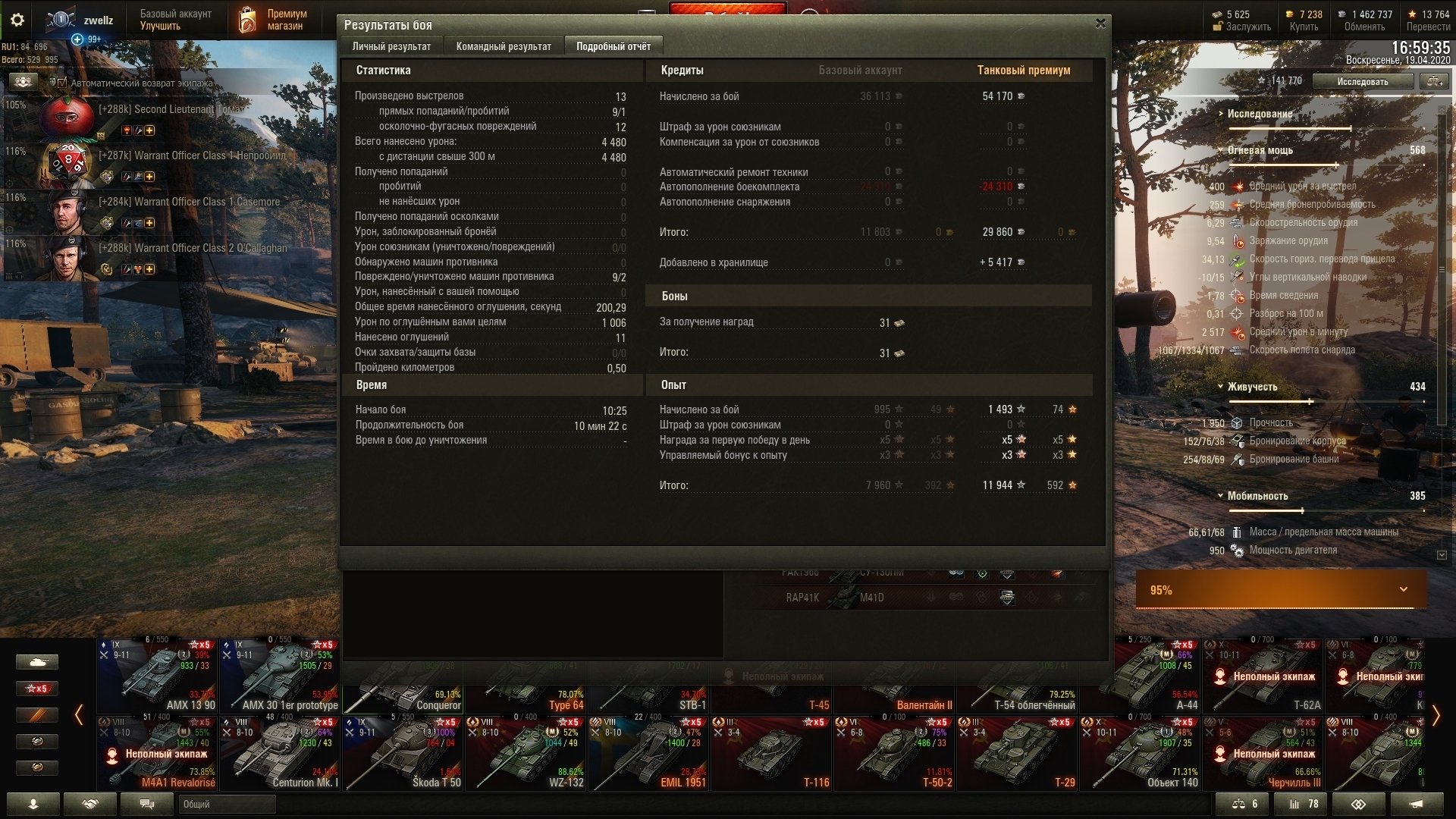
Task: Close the battle results window
Action: tap(1100, 24)
